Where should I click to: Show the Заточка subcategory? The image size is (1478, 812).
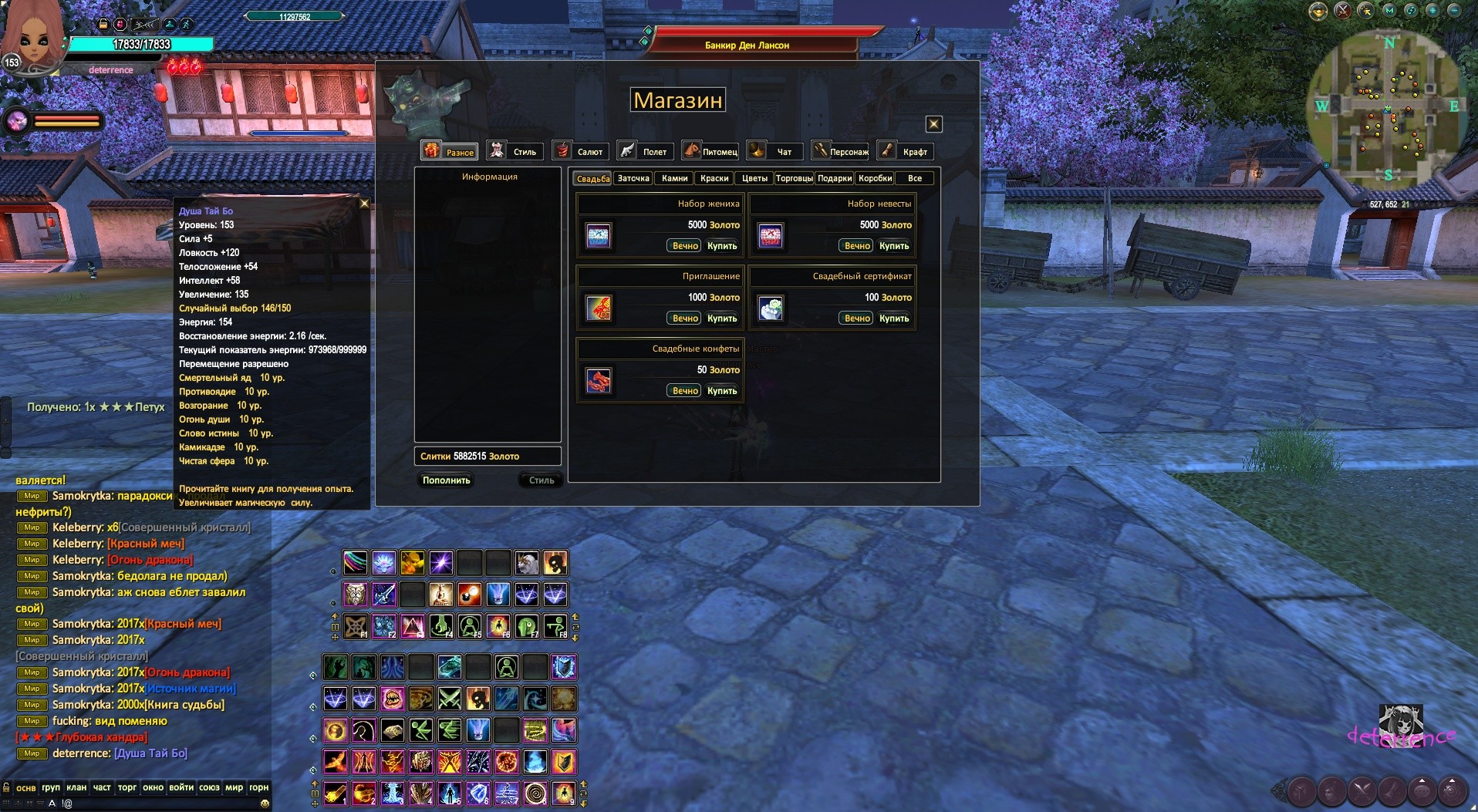633,178
